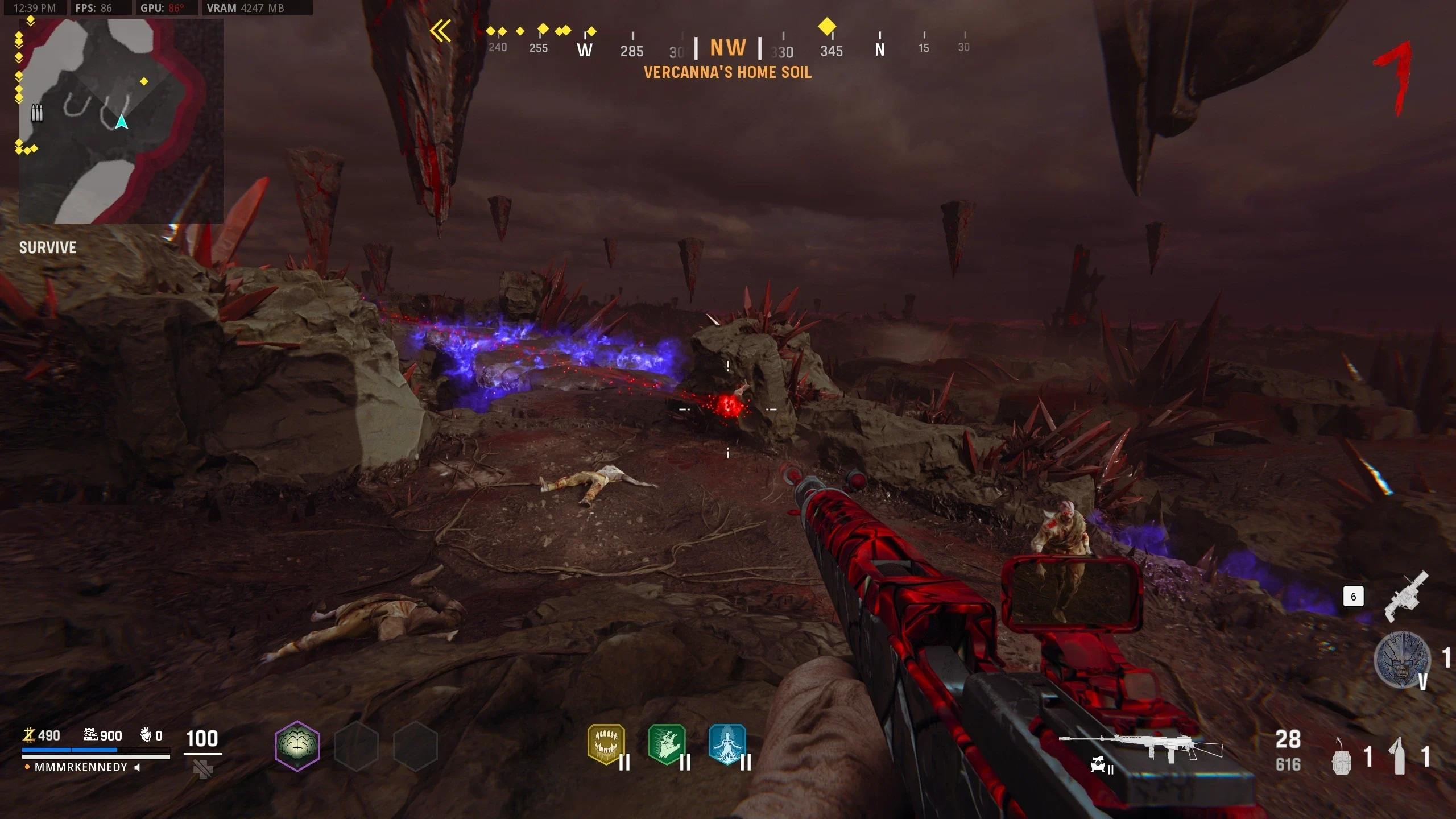This screenshot has height=819, width=1456.
Task: Click the yellow double-chevron compass indicator
Action: pyautogui.click(x=441, y=31)
